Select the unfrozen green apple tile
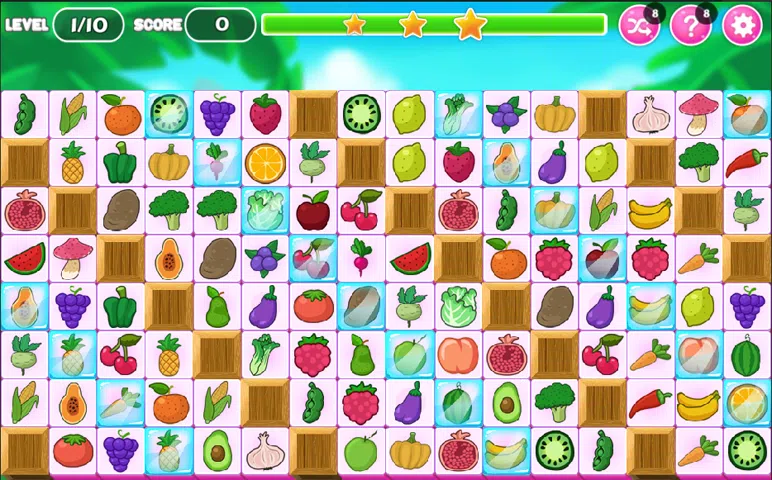Screen dimensions: 772x480 coord(361,451)
